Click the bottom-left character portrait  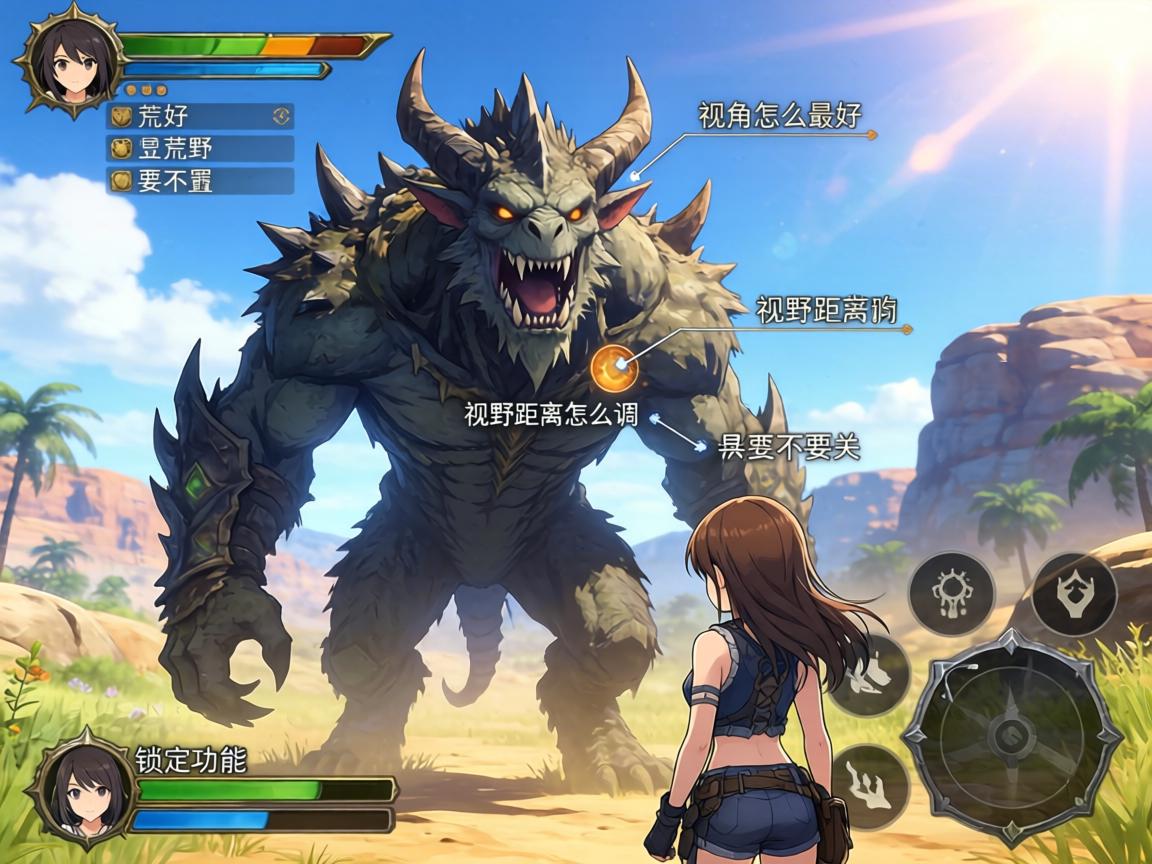82,789
